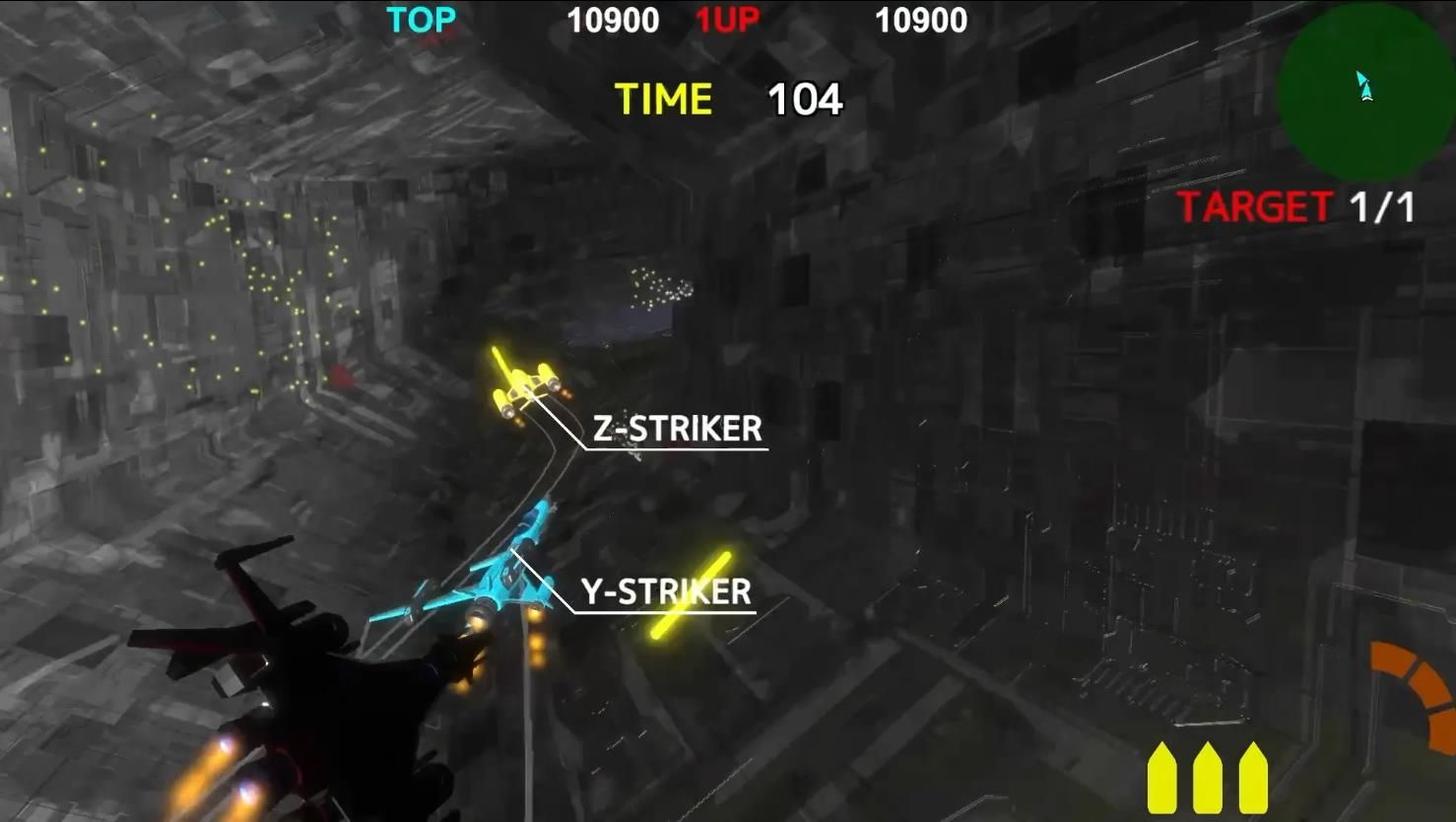
Task: Click the cursor arrow on the radar
Action: pyautogui.click(x=1363, y=84)
